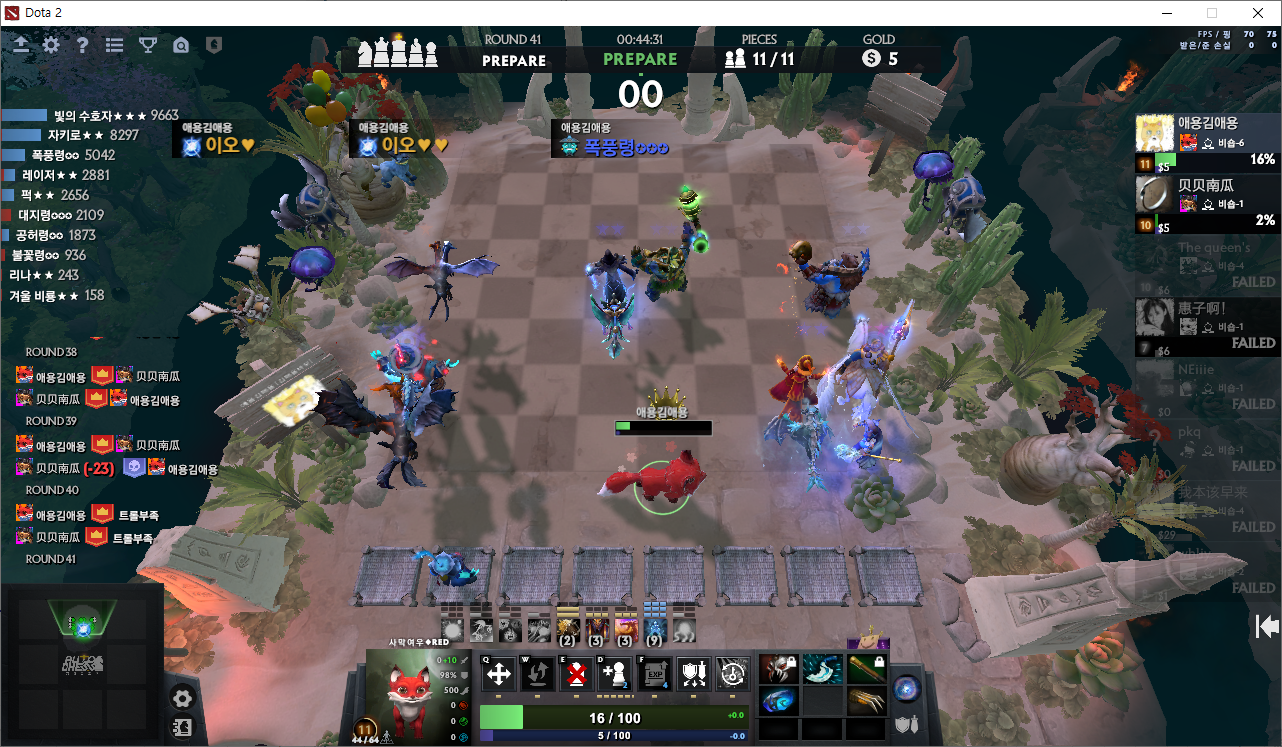Collapse the player list side arrow
1282x747 pixels.
[x=1267, y=626]
